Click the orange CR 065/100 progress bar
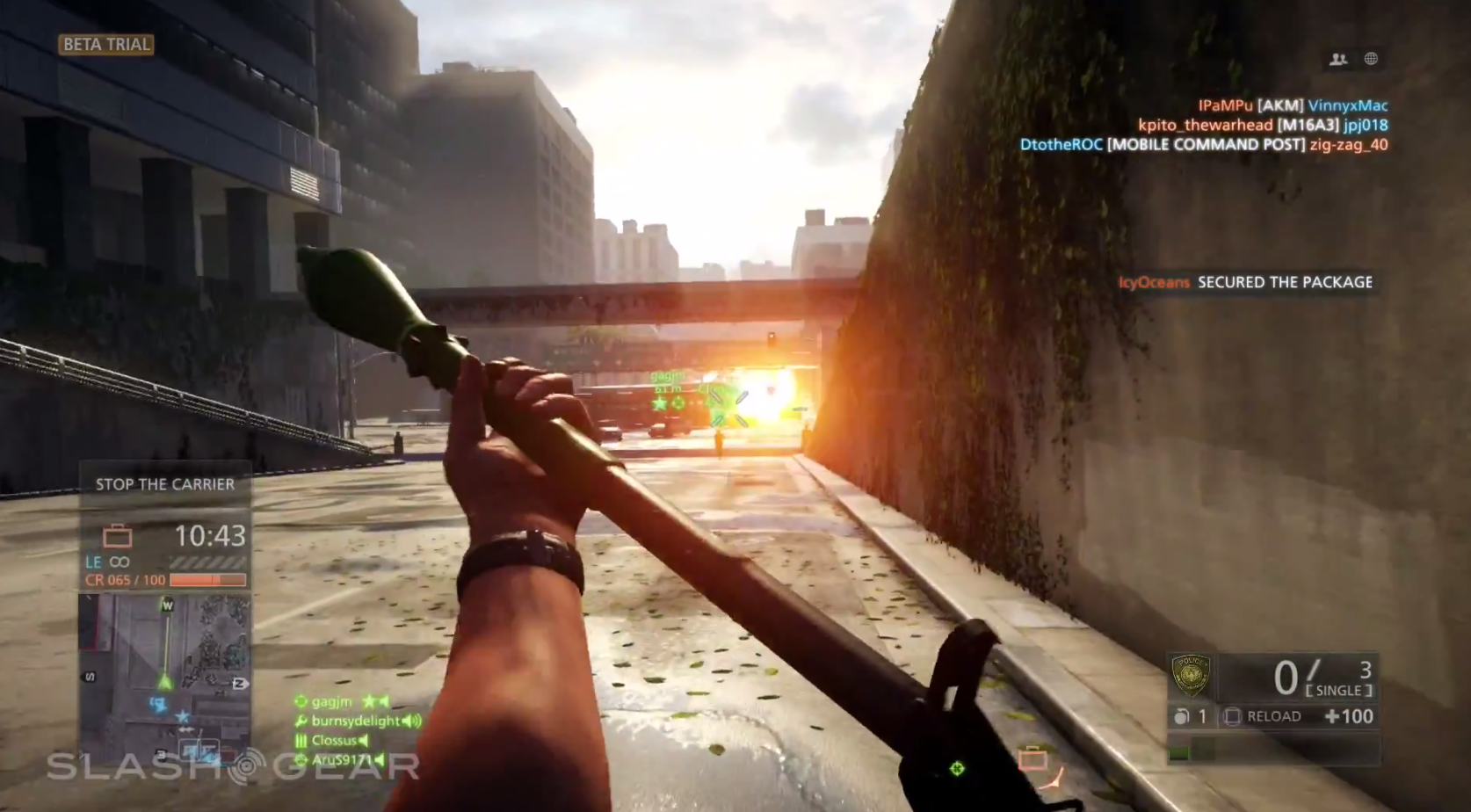The height and width of the screenshot is (812, 1471). click(208, 580)
